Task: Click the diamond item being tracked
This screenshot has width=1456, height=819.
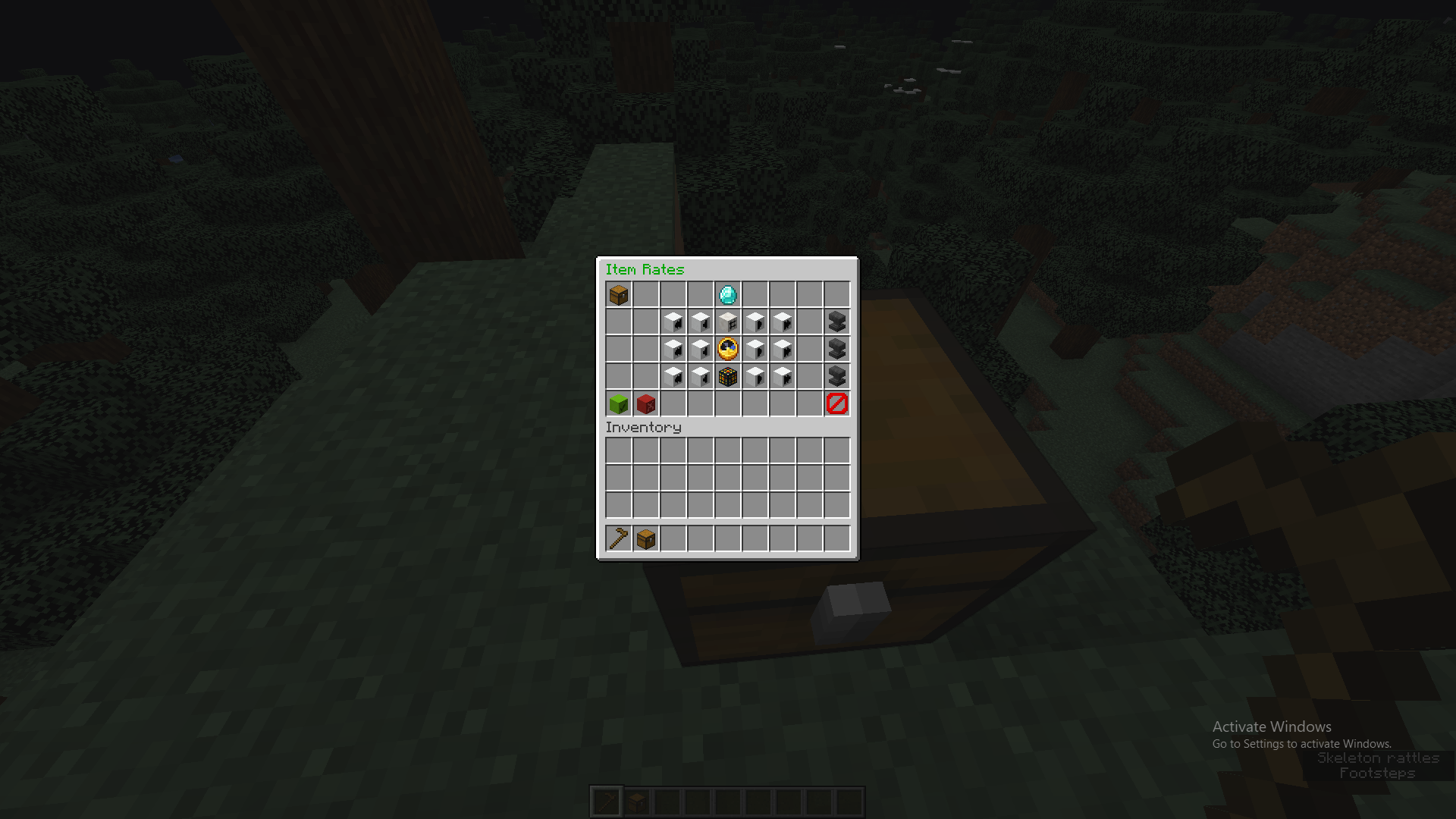Action: pos(727,294)
